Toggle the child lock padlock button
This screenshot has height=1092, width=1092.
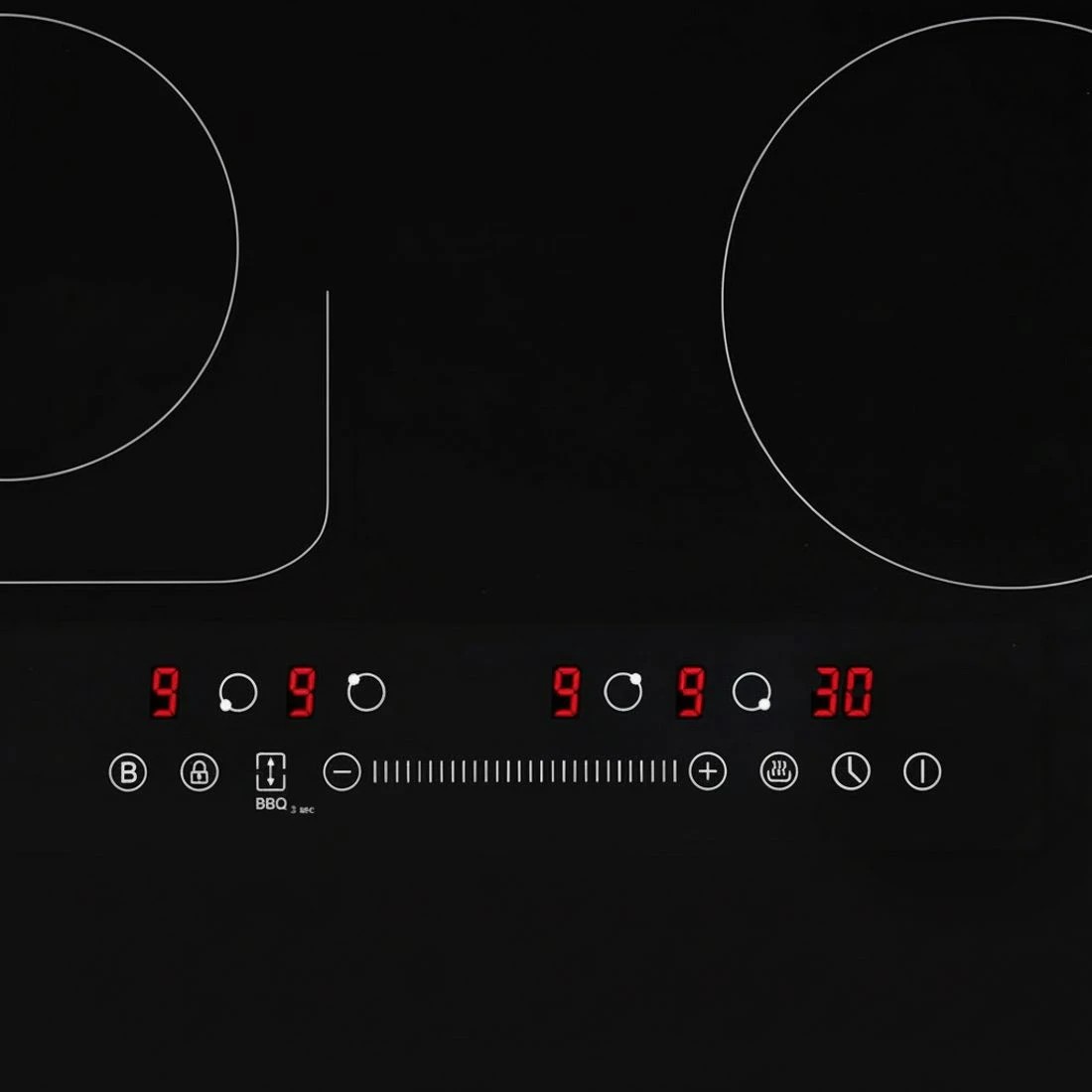point(200,771)
